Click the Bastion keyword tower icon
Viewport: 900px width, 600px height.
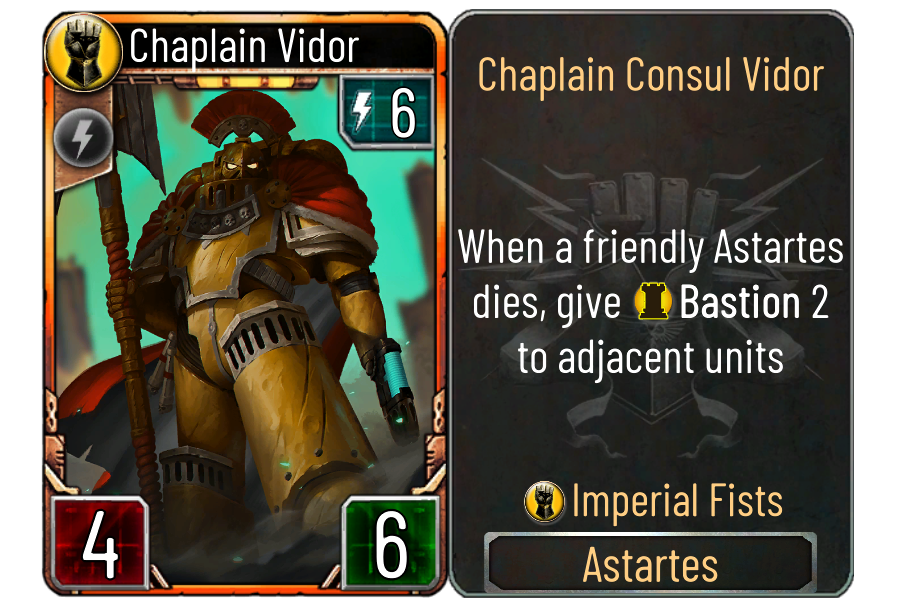click(652, 304)
